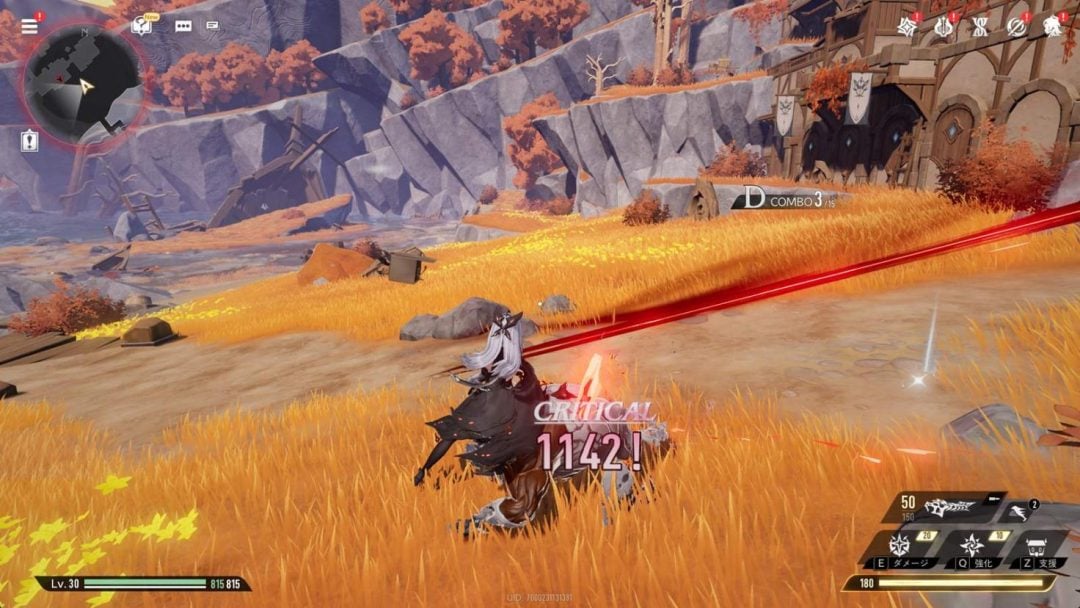
Task: Open the circular slashed blade icon
Action: coord(1016,27)
